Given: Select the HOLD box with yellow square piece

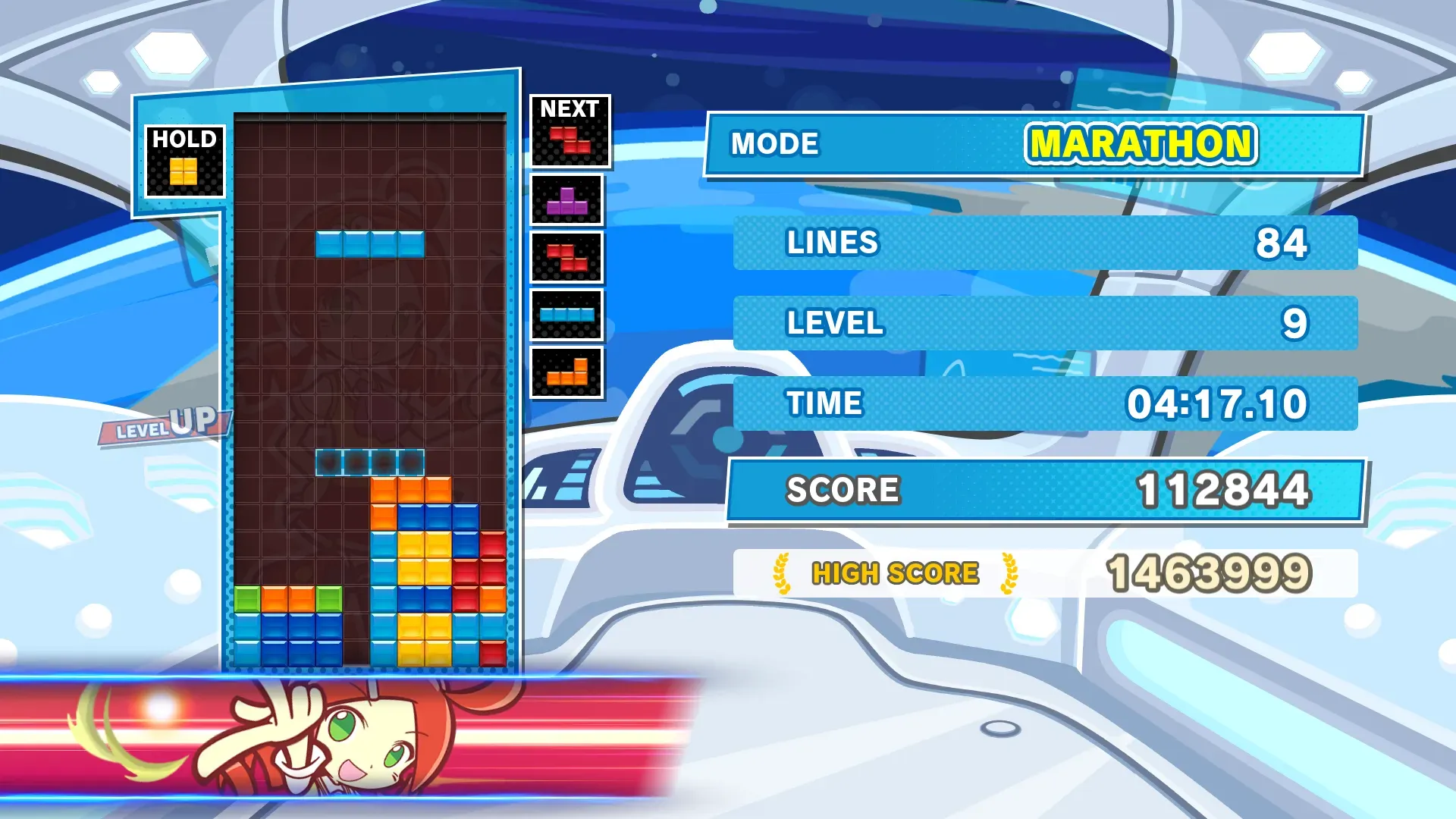Looking at the screenshot, I should tap(184, 162).
